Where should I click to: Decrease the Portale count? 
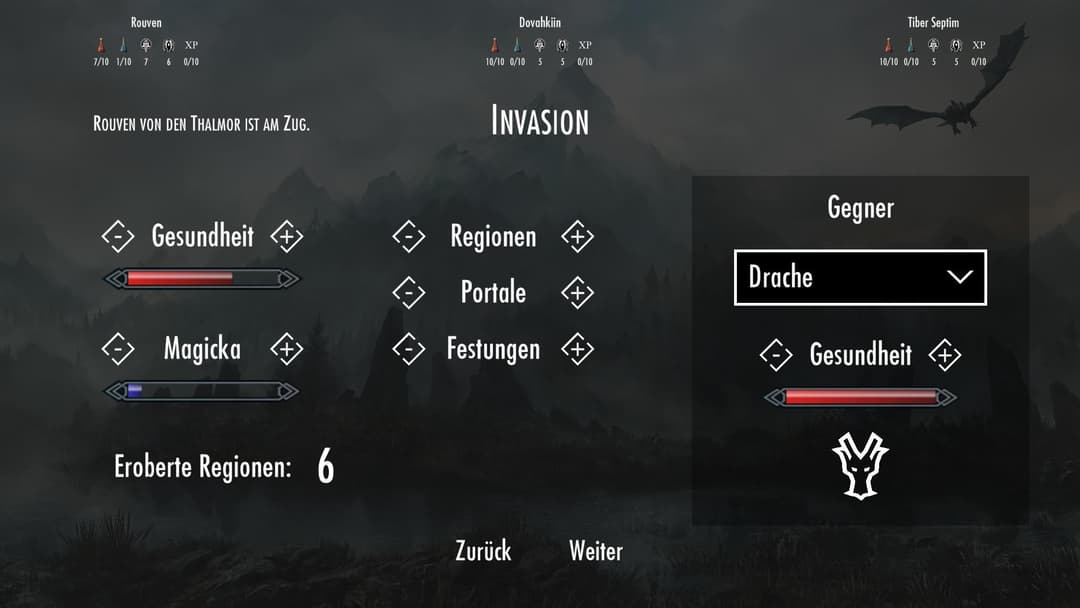point(409,293)
